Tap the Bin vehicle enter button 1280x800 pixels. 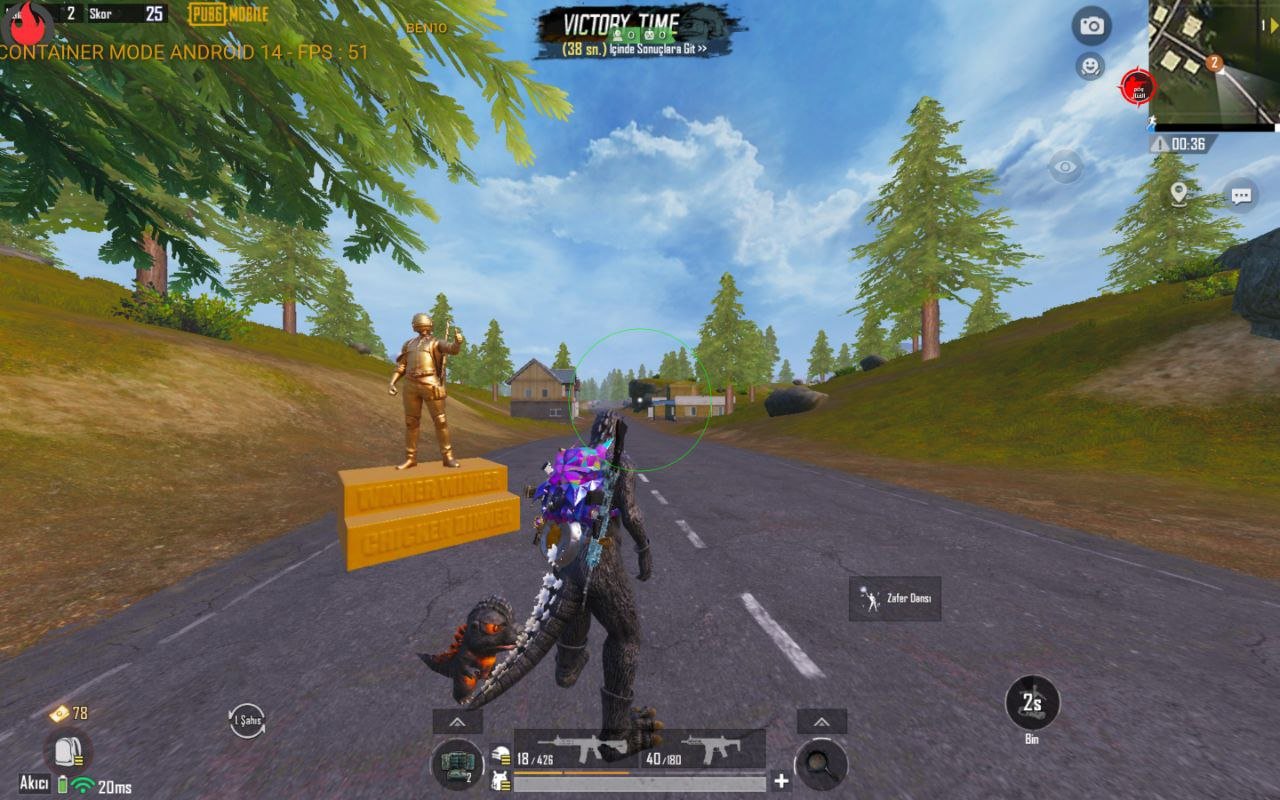pos(1032,704)
